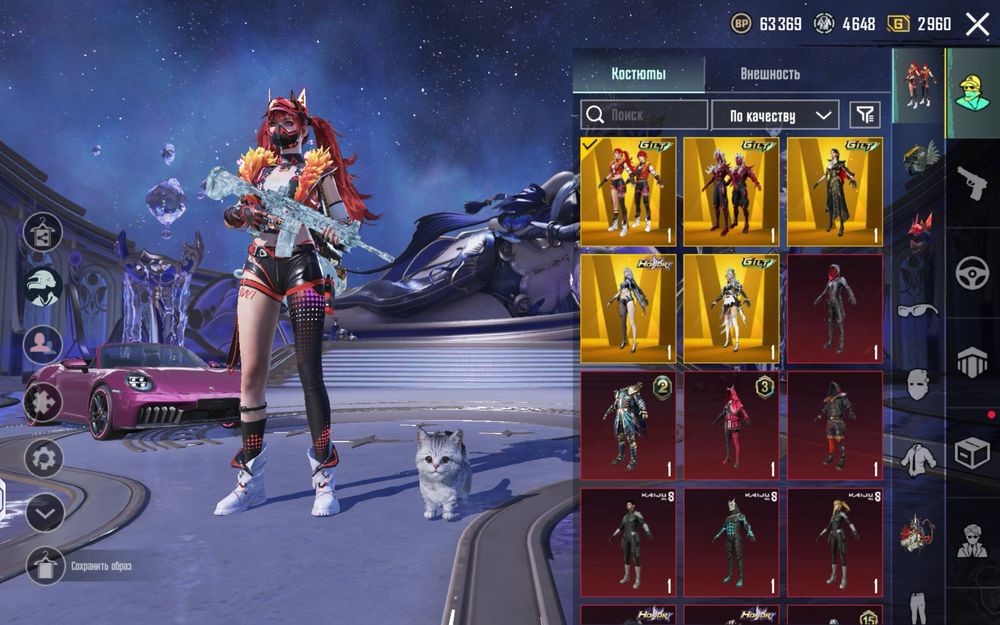Open the filter options button
This screenshot has width=1000, height=625.
tap(865, 115)
